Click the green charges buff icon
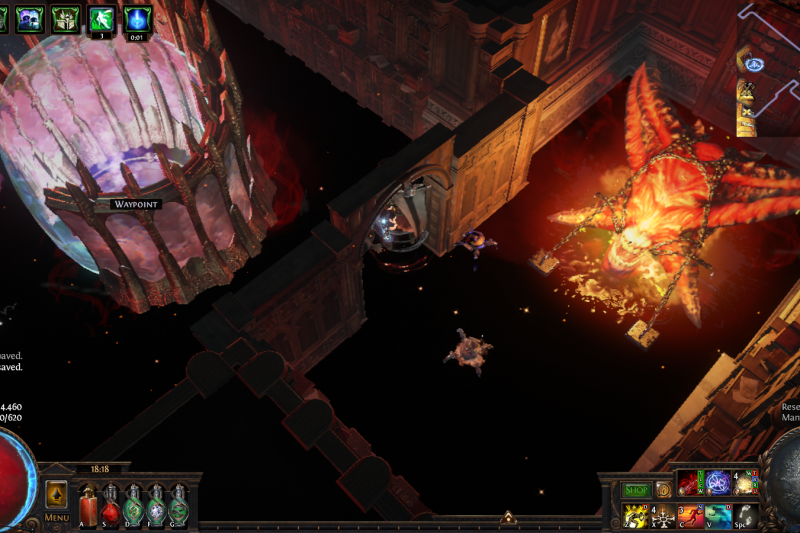Screen dimensions: 800x533 point(101,18)
